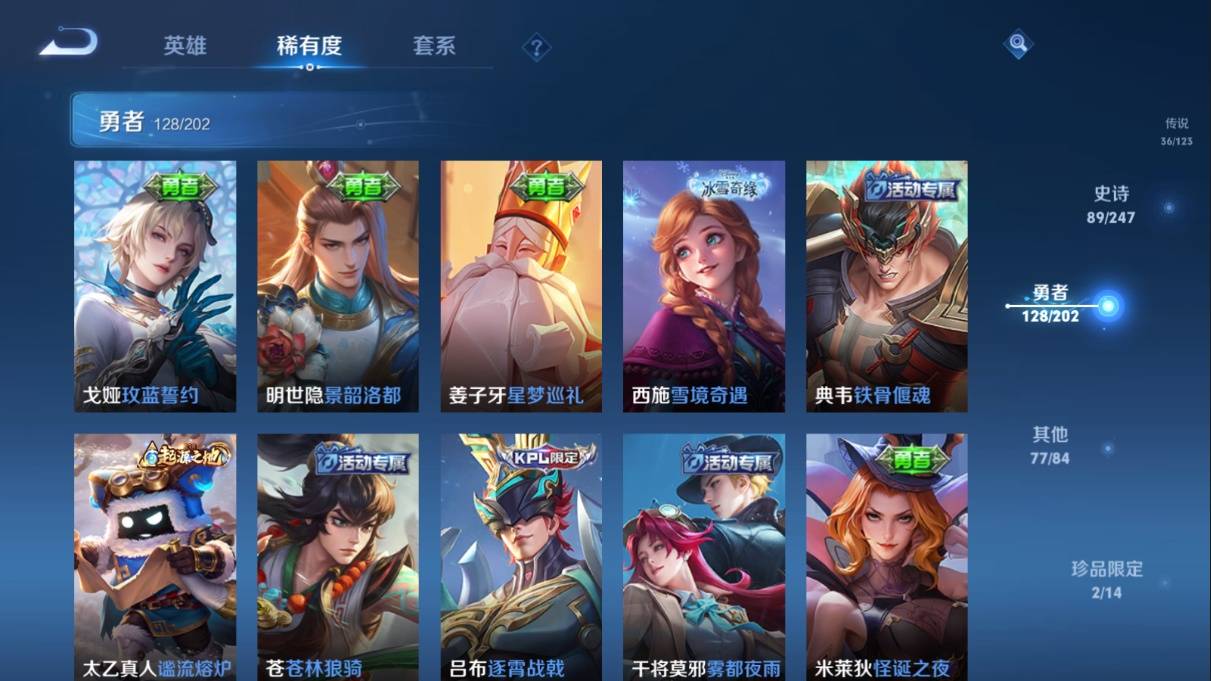The height and width of the screenshot is (681, 1211).
Task: Go back with the return arrow
Action: (x=68, y=43)
